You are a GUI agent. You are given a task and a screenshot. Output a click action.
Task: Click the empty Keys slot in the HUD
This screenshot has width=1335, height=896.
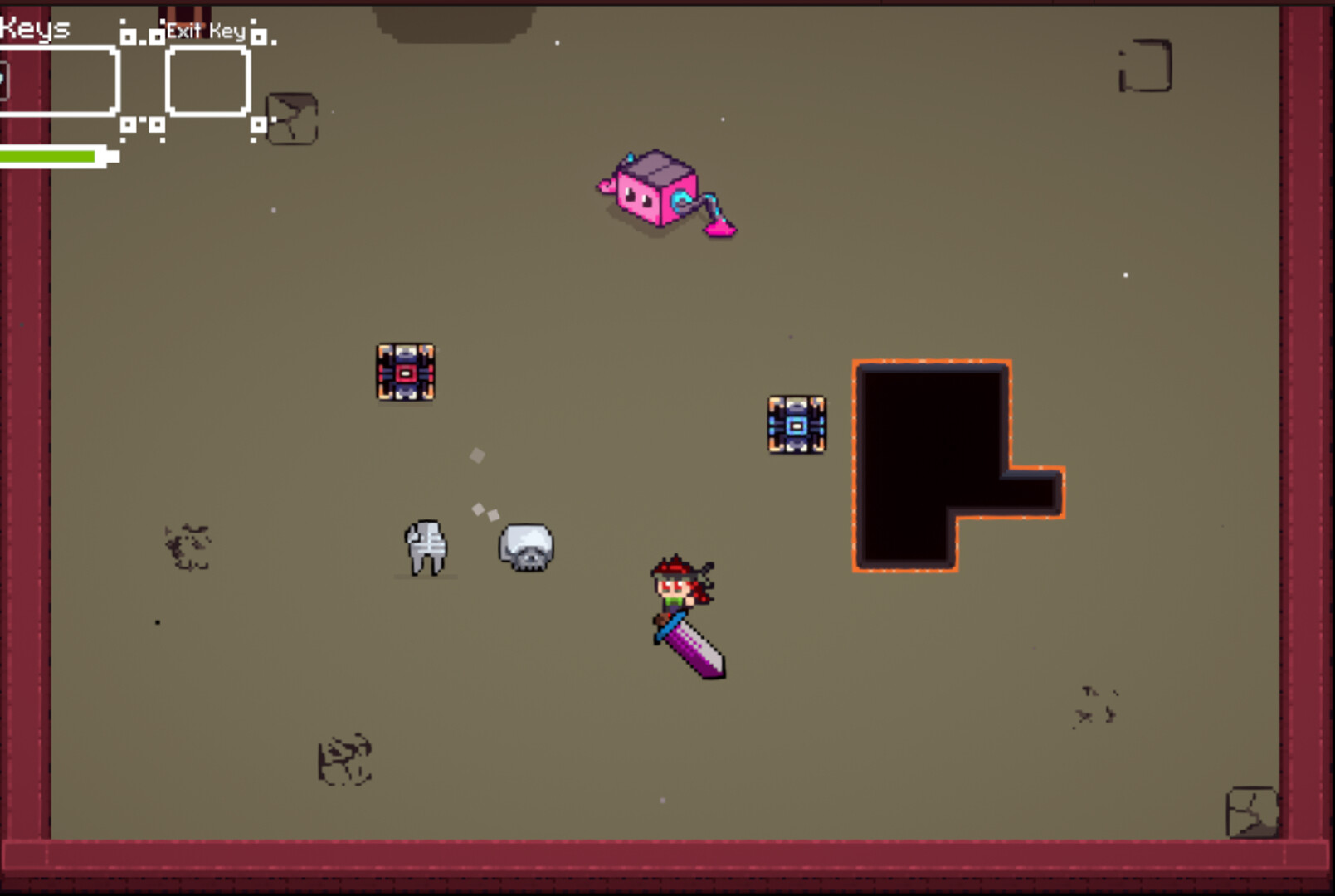pyautogui.click(x=58, y=79)
